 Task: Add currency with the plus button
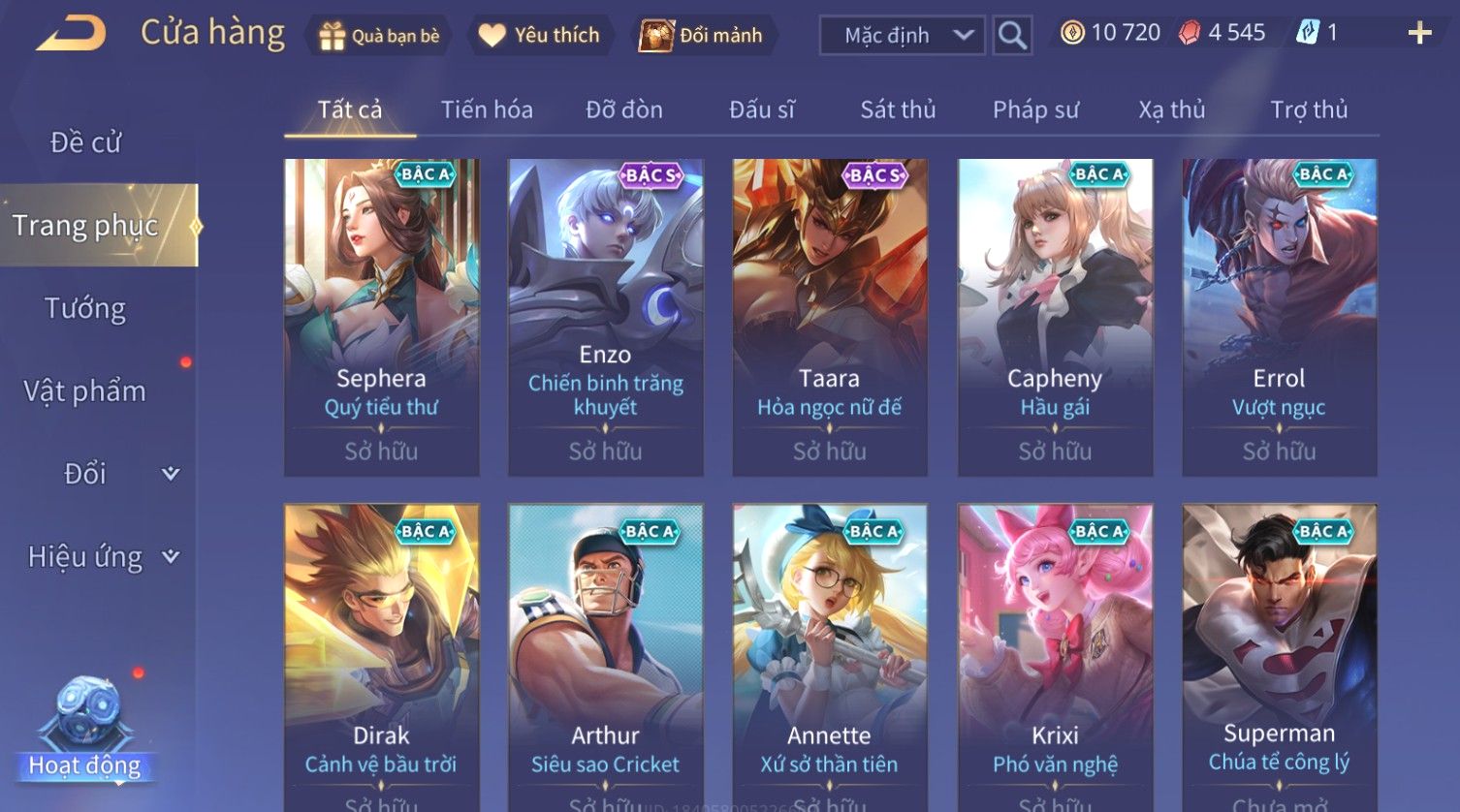coord(1419,34)
